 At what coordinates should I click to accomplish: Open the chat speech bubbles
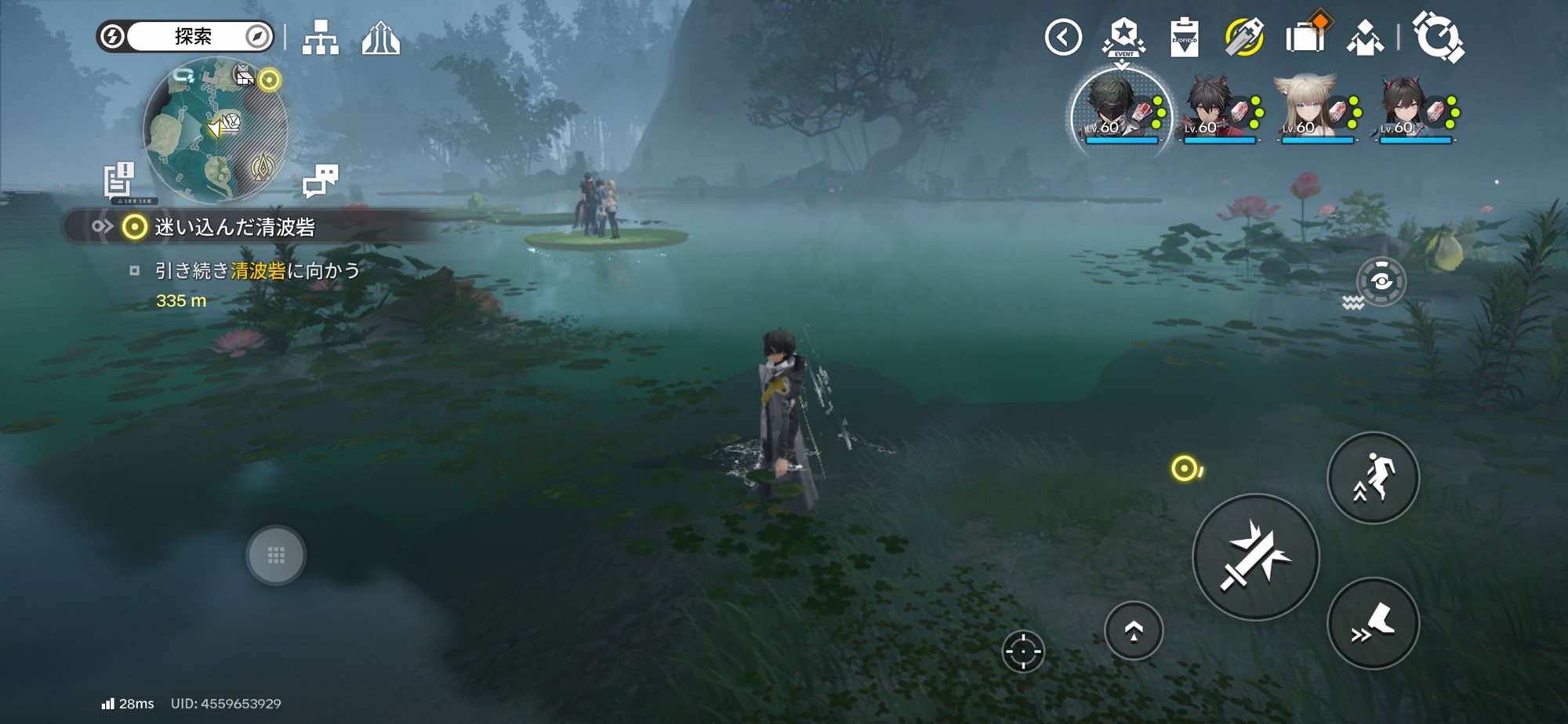click(320, 179)
